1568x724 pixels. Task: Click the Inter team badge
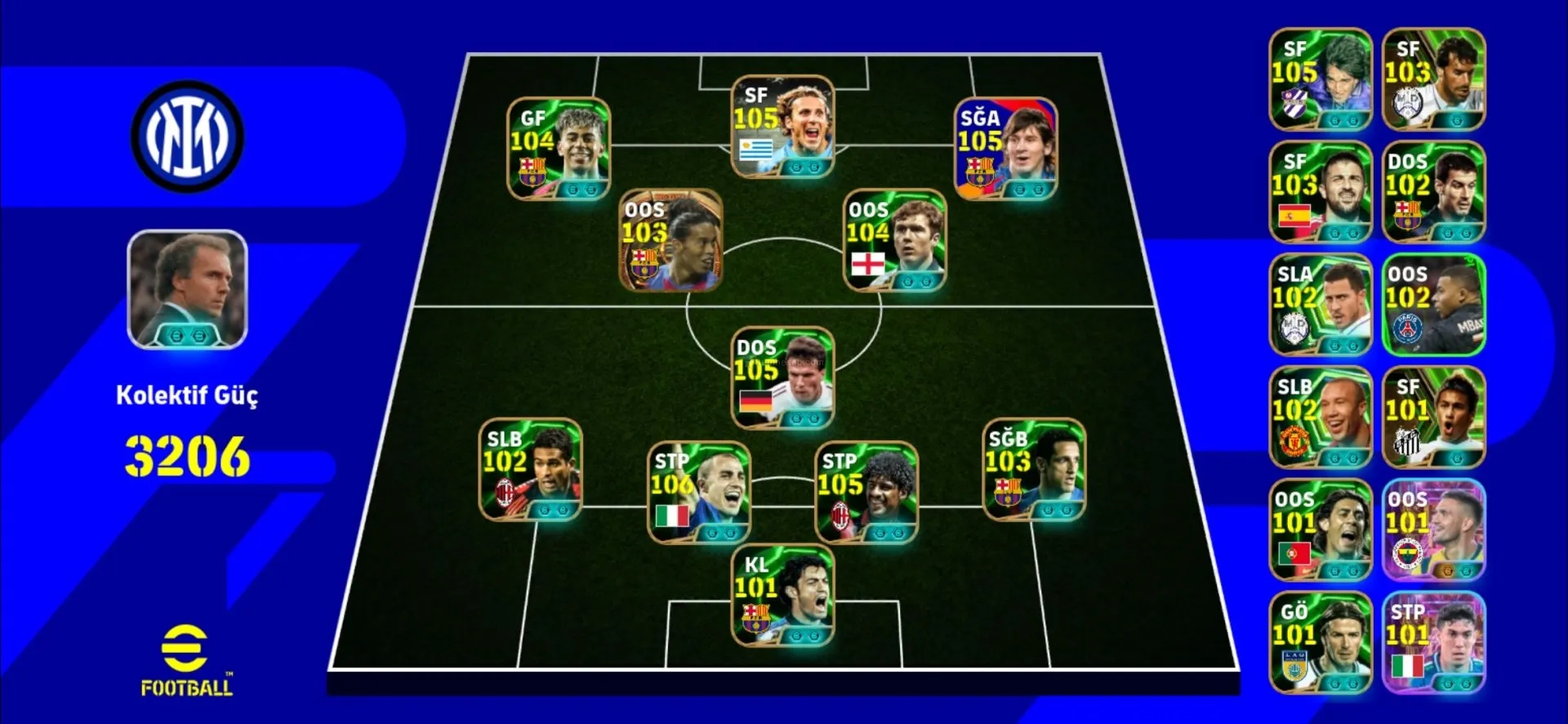pos(187,136)
